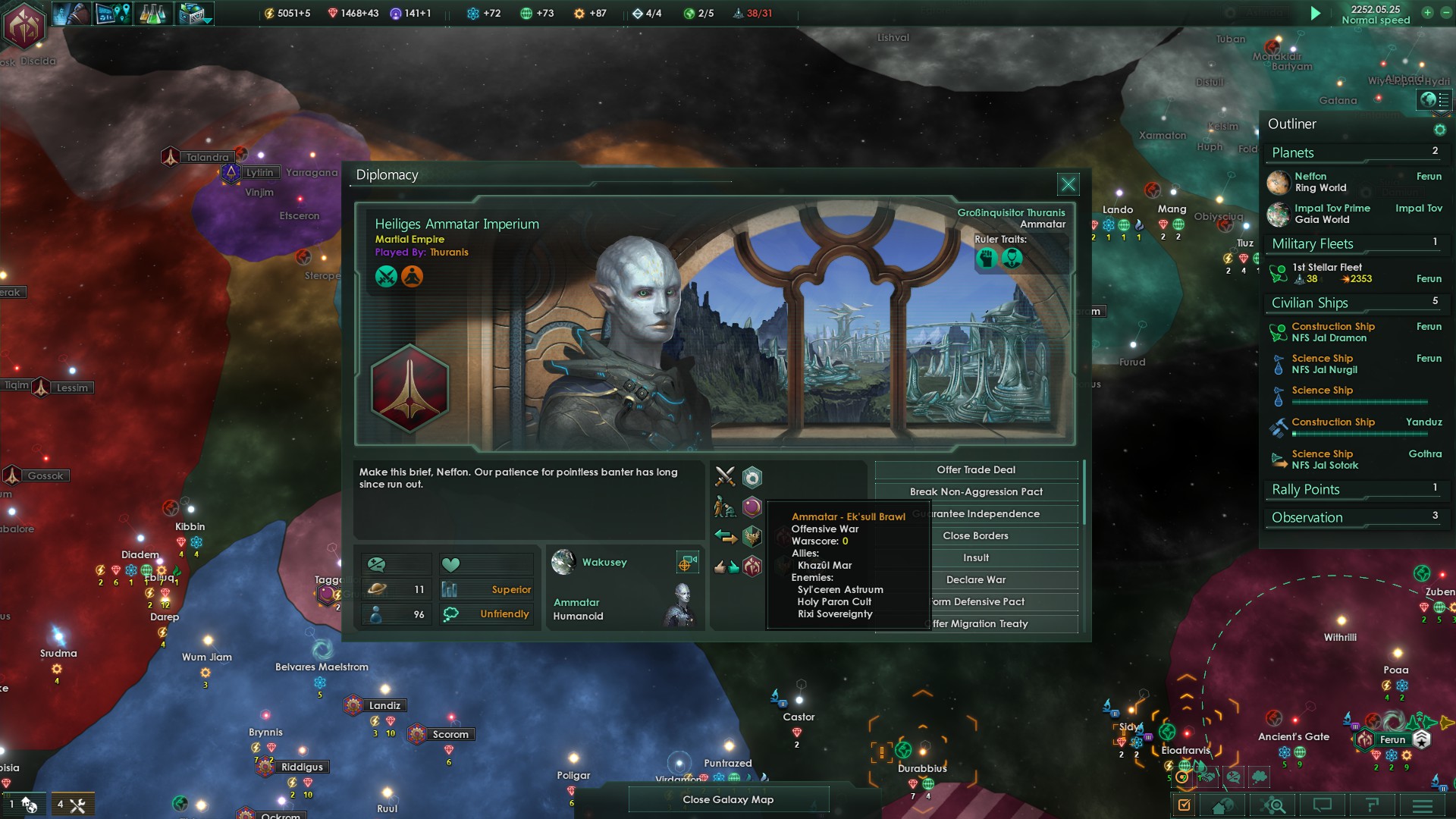Select Neffon Ring World in Outliner
Viewport: 1456px width, 819px height.
click(1320, 182)
